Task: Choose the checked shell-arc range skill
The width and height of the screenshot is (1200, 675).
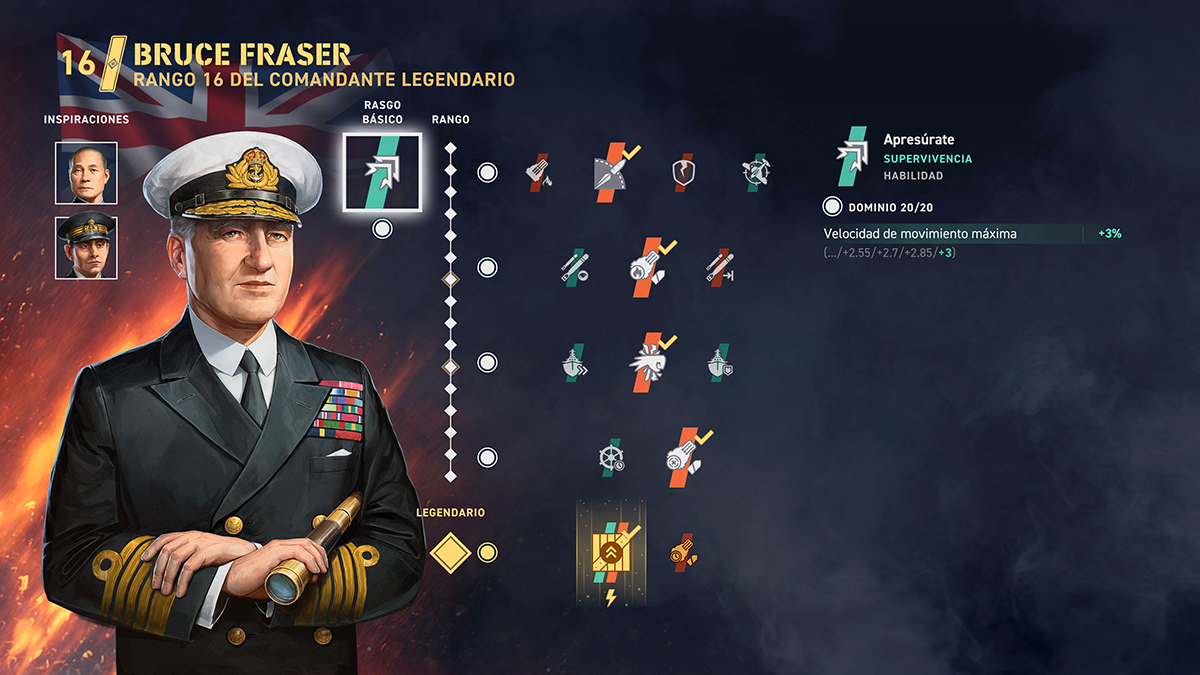Action: (x=611, y=173)
